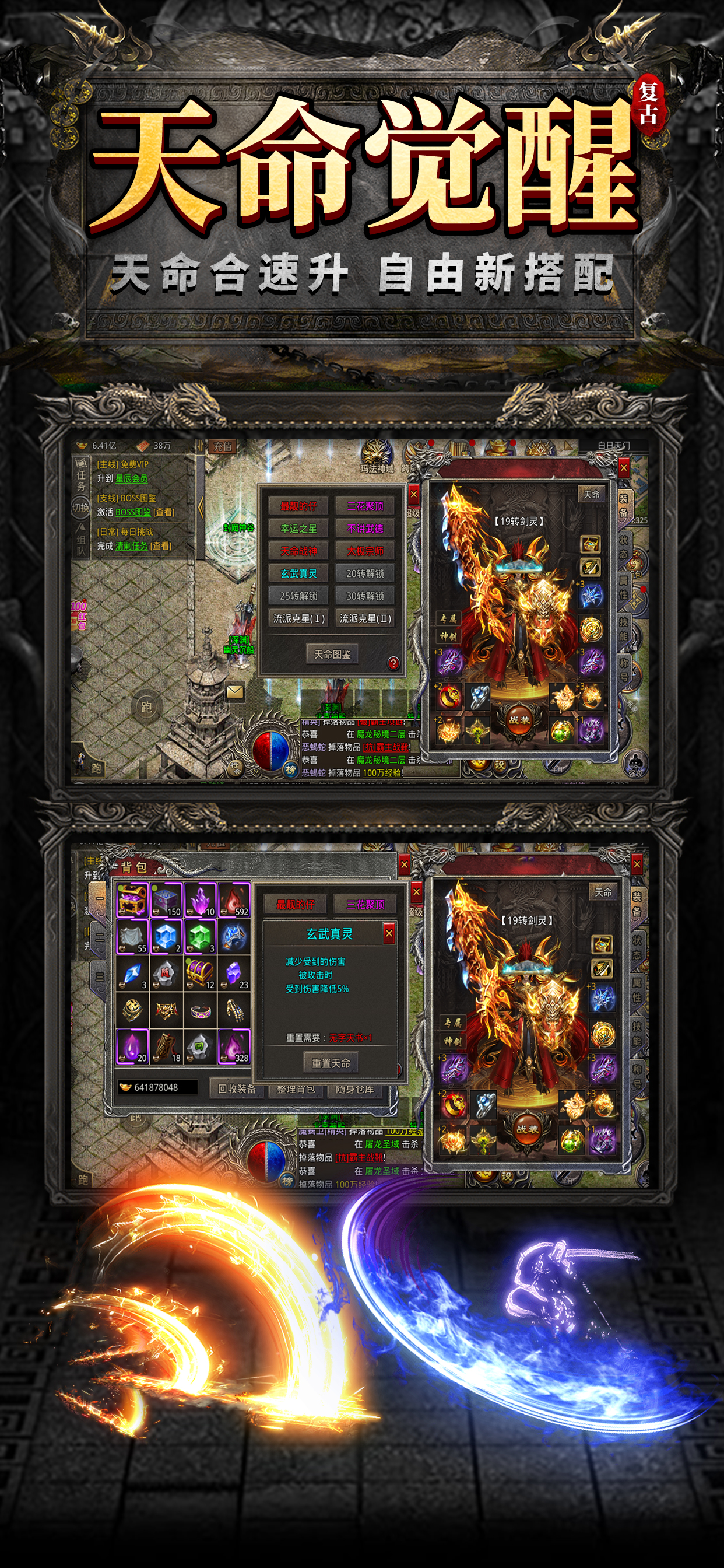Image resolution: width=724 pixels, height=1568 pixels.
Task: Click the locked 30转解锁 slot
Action: click(365, 596)
